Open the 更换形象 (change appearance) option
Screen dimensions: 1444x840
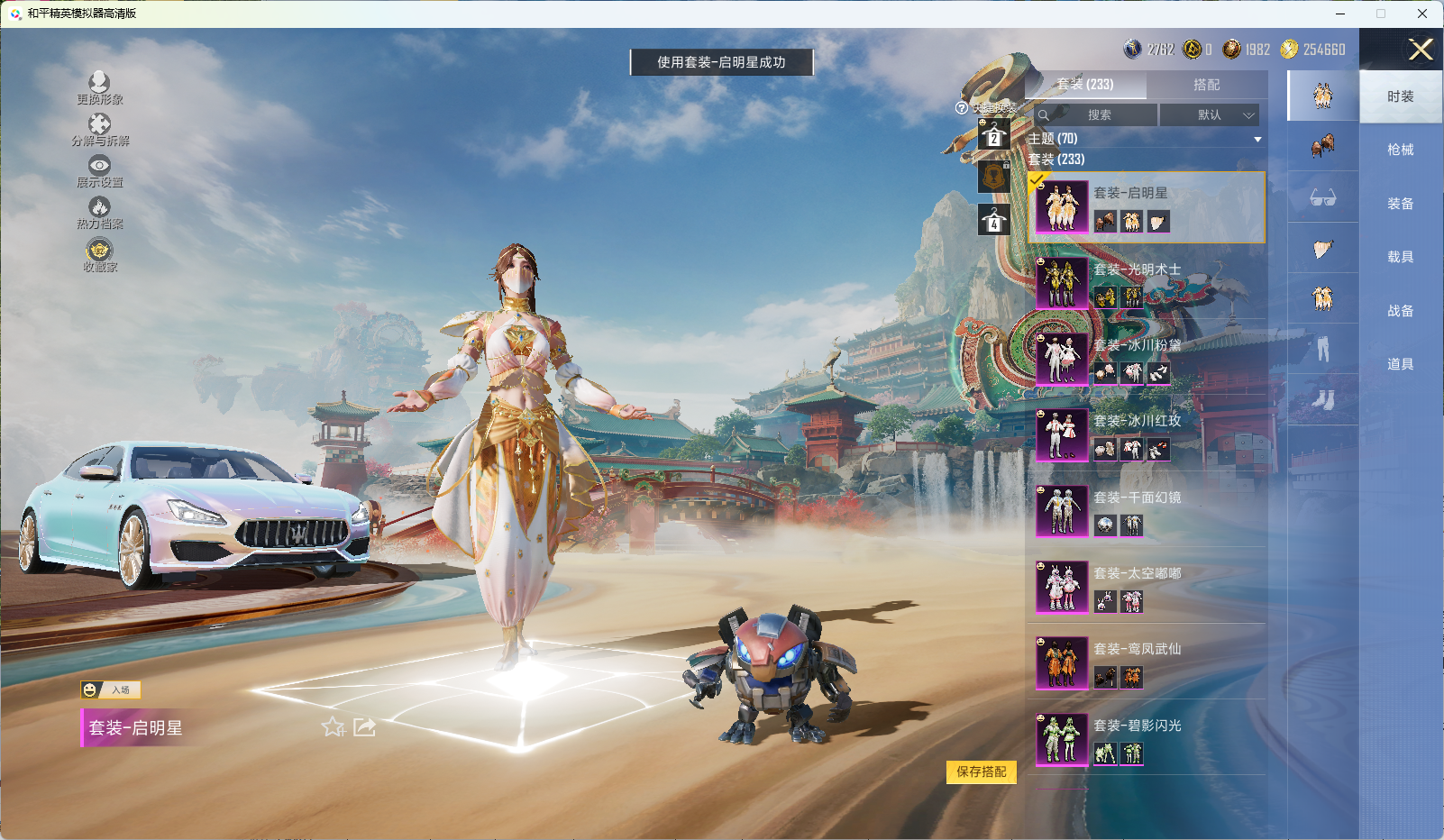pos(99,88)
